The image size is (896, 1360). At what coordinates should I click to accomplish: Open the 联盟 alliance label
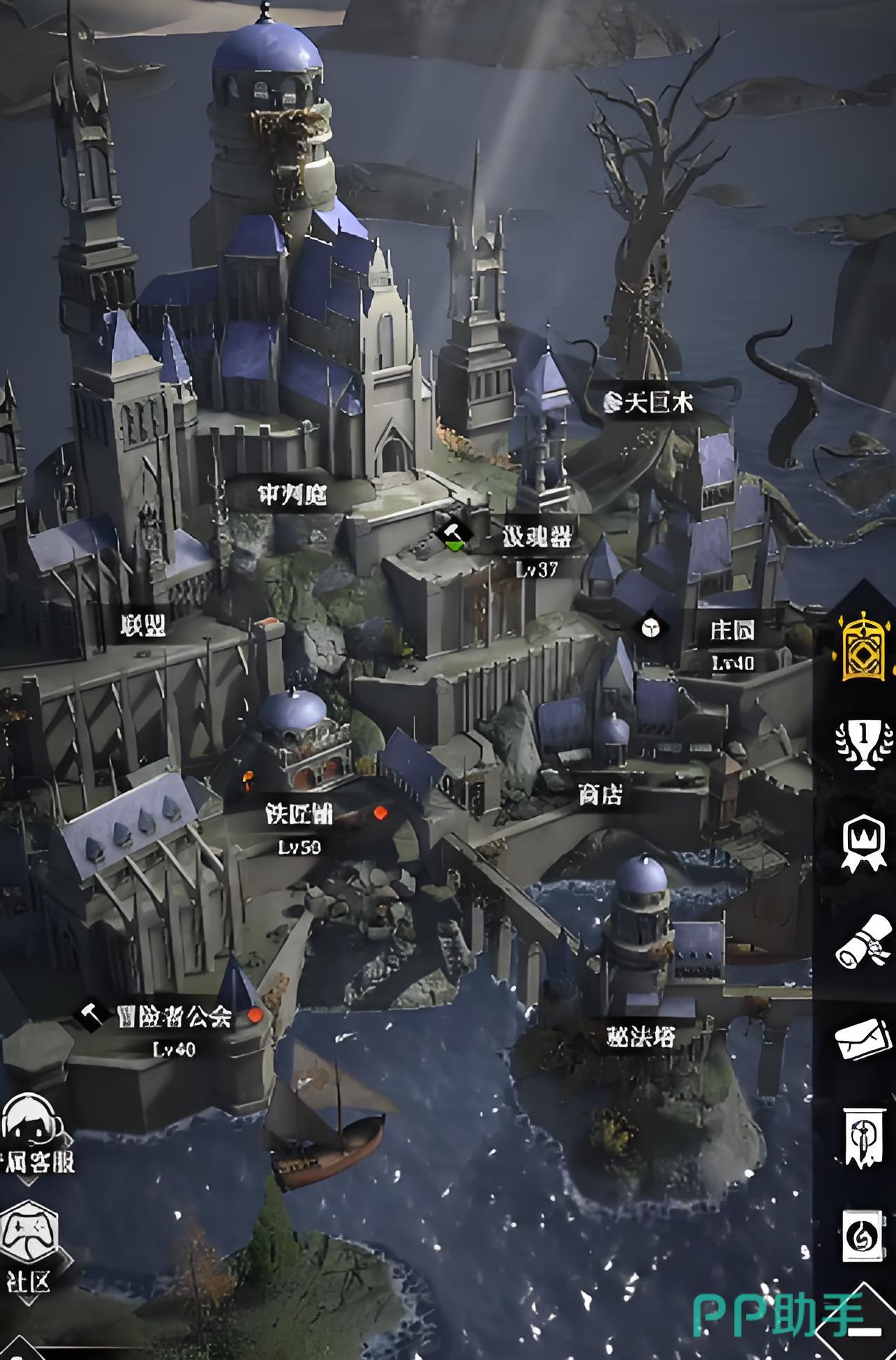143,627
